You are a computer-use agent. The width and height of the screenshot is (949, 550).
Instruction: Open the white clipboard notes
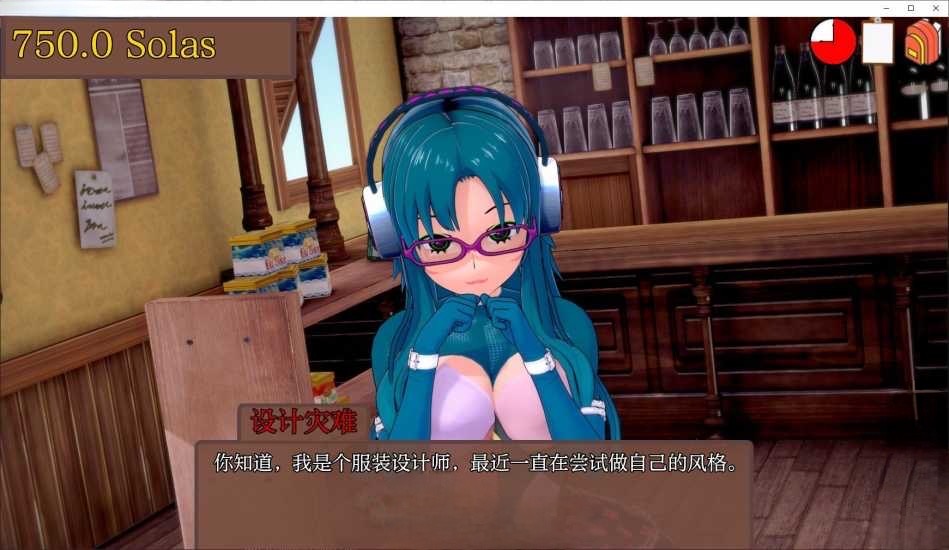pos(877,42)
